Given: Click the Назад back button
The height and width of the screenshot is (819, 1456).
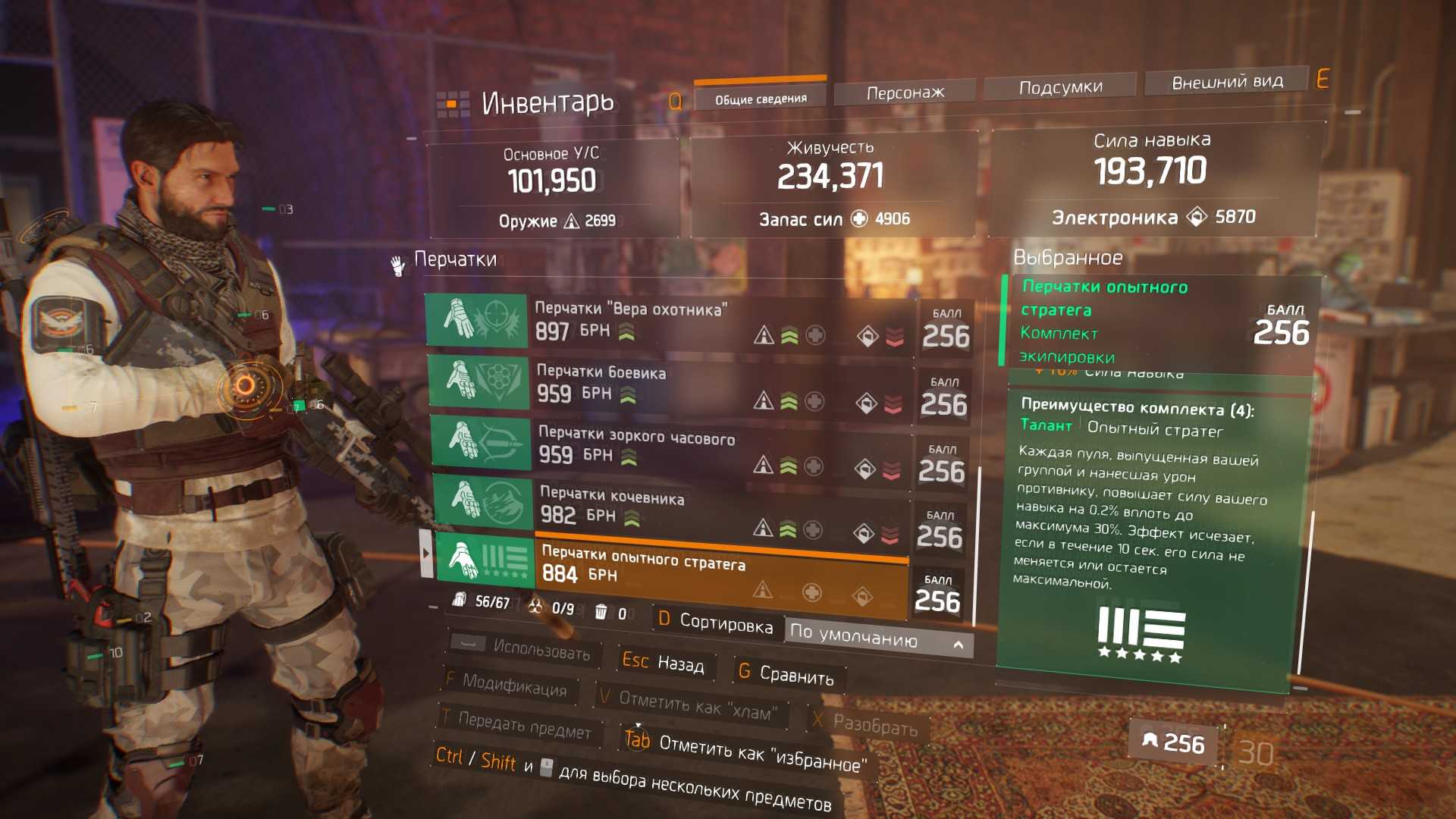Looking at the screenshot, I should [664, 663].
